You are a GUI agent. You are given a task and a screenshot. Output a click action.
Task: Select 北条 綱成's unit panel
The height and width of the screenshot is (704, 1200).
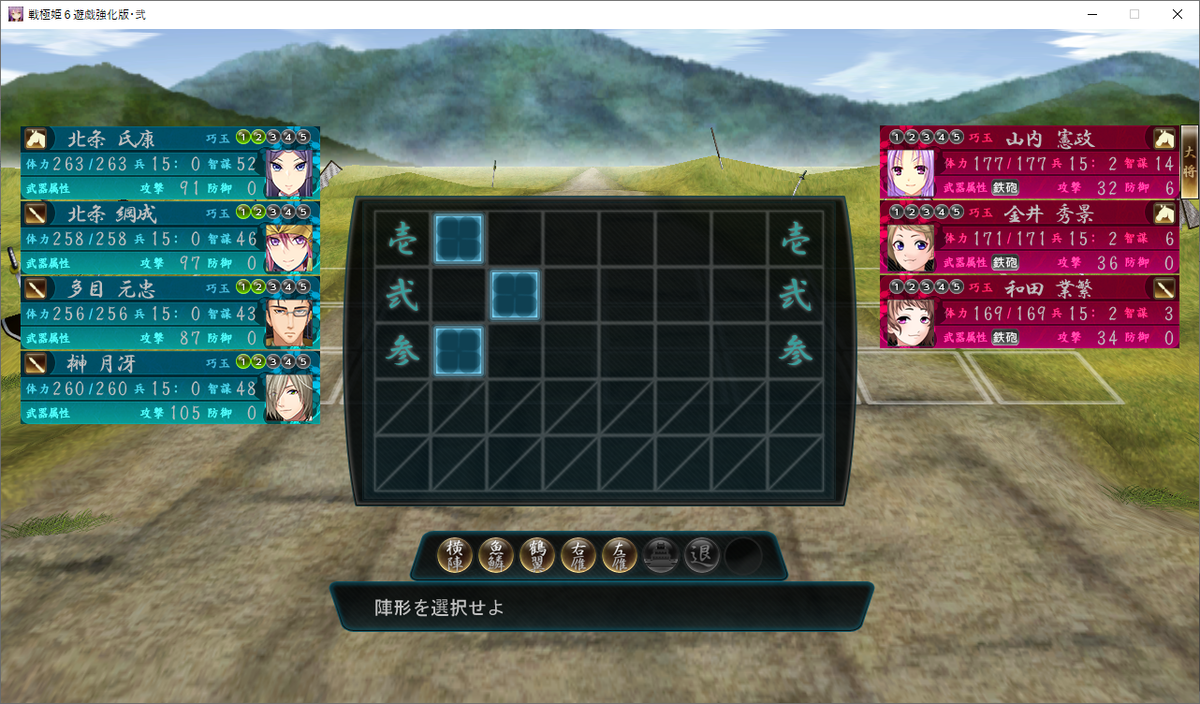[170, 238]
